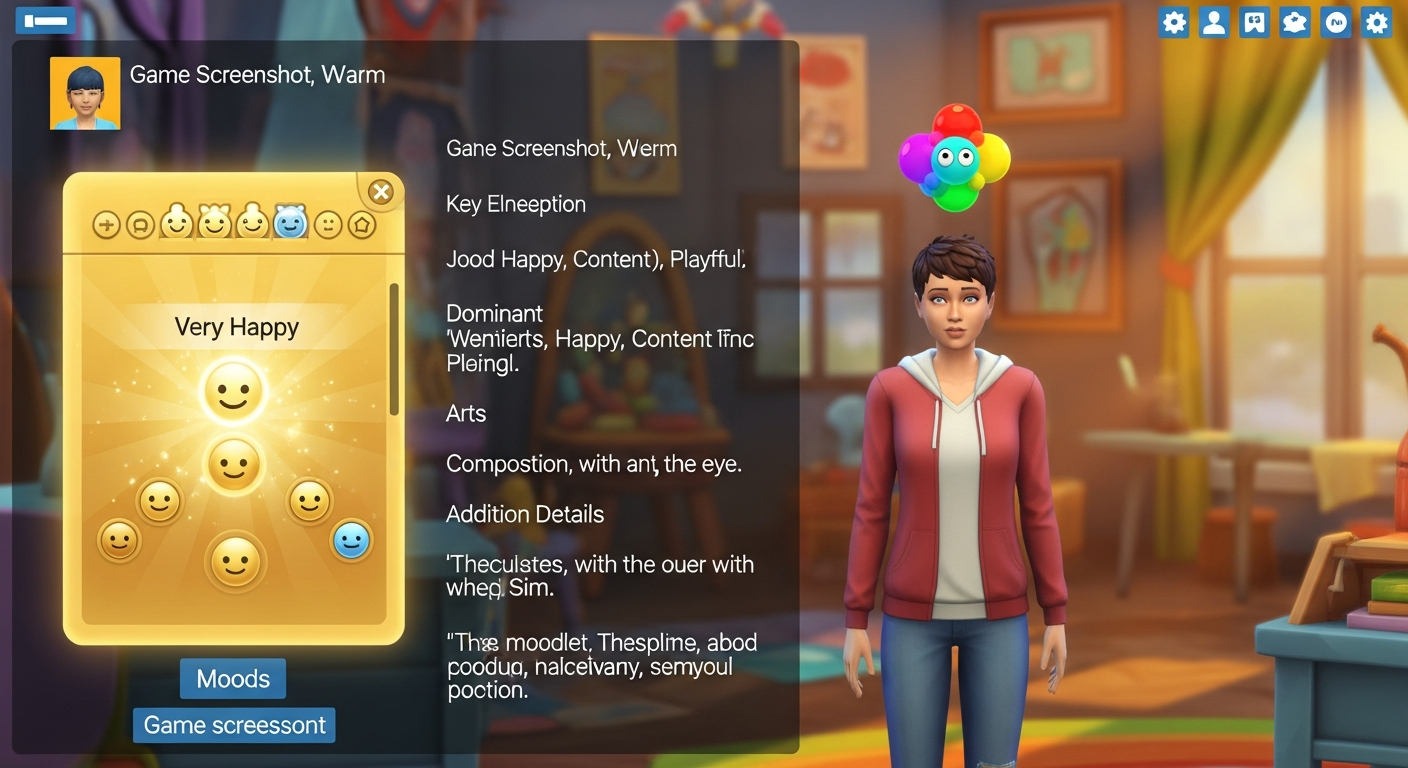Select the Very Happy mood header
Screen dimensions: 1408x768
[x=234, y=327]
